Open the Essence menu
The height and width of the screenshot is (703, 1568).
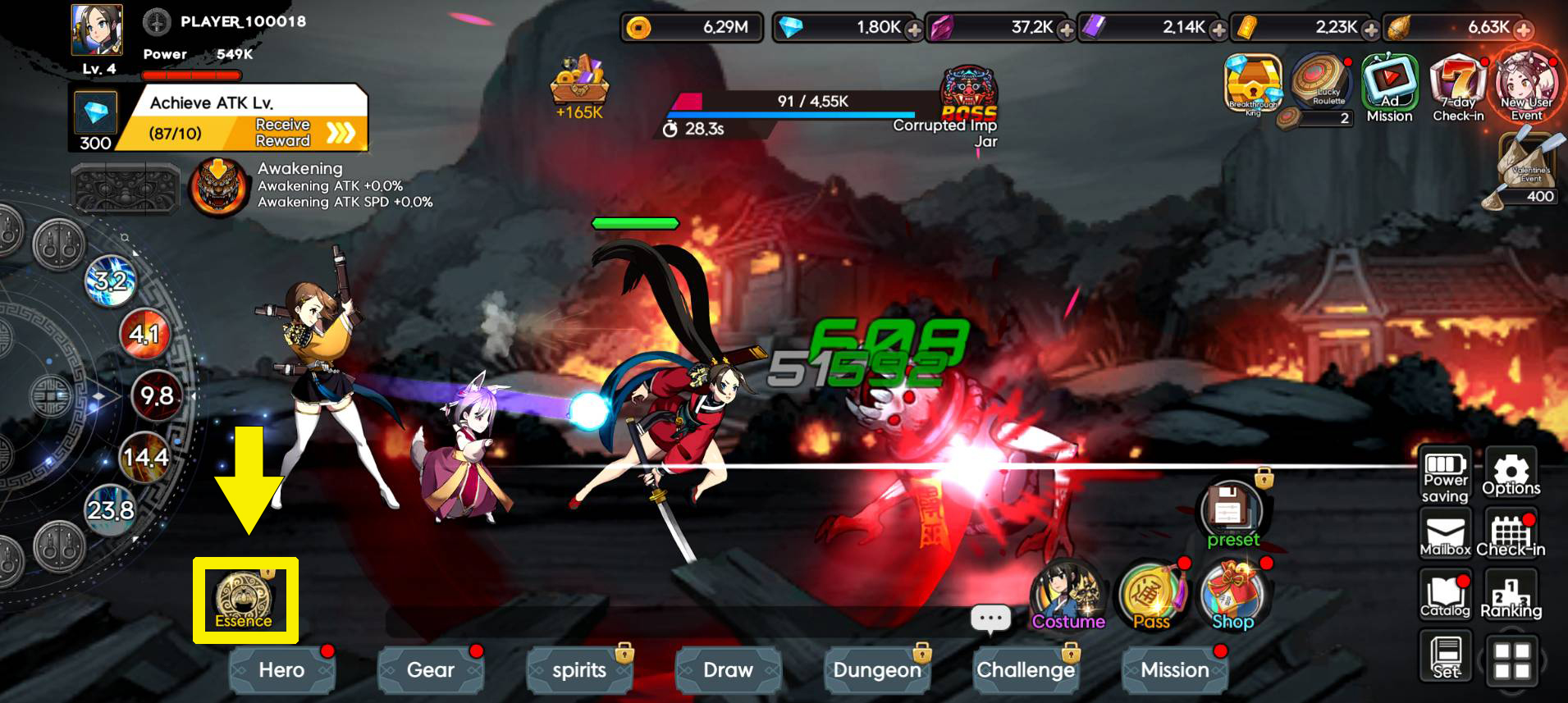tap(244, 597)
